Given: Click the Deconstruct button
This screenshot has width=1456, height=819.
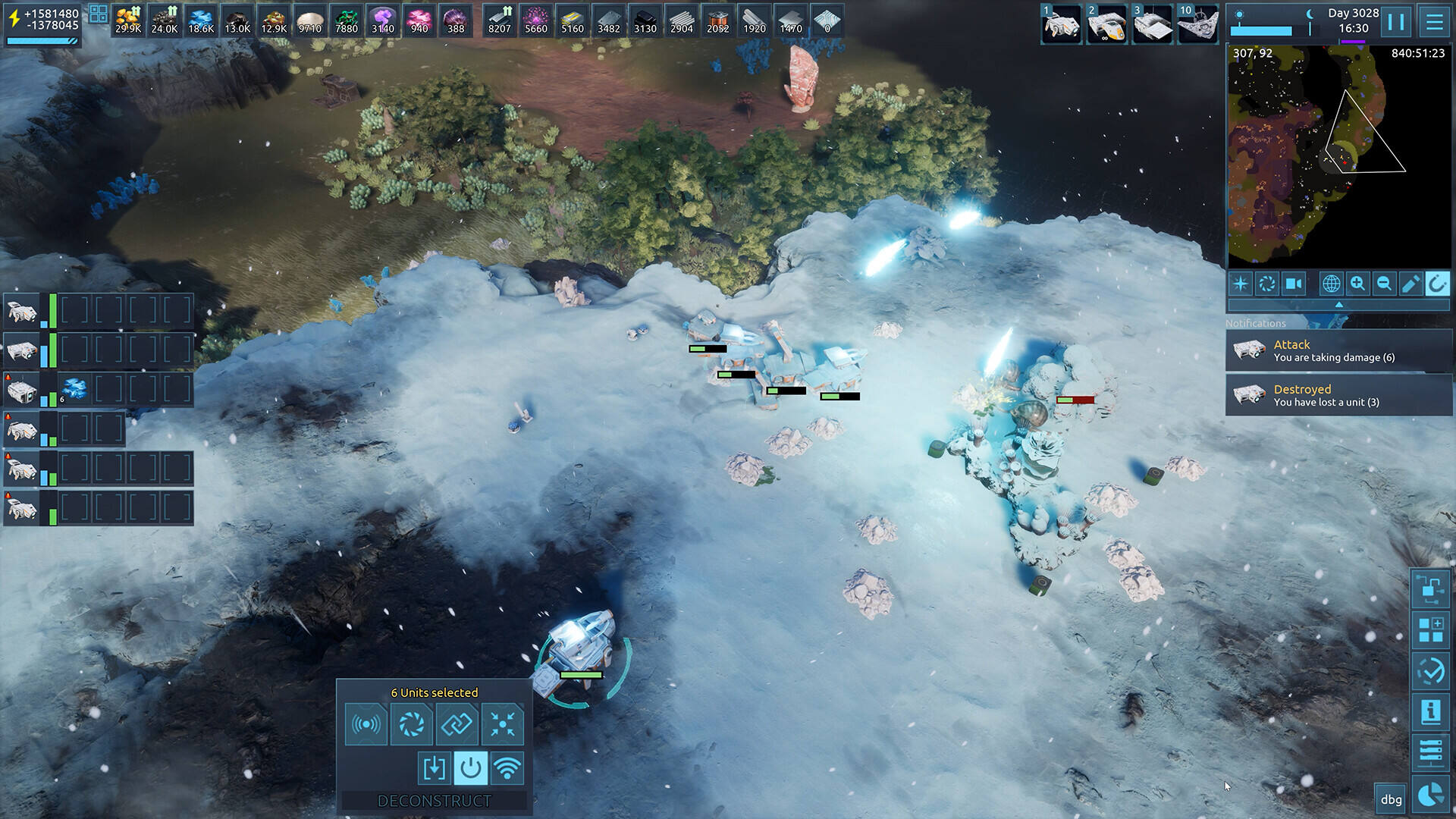Looking at the screenshot, I should 435,801.
